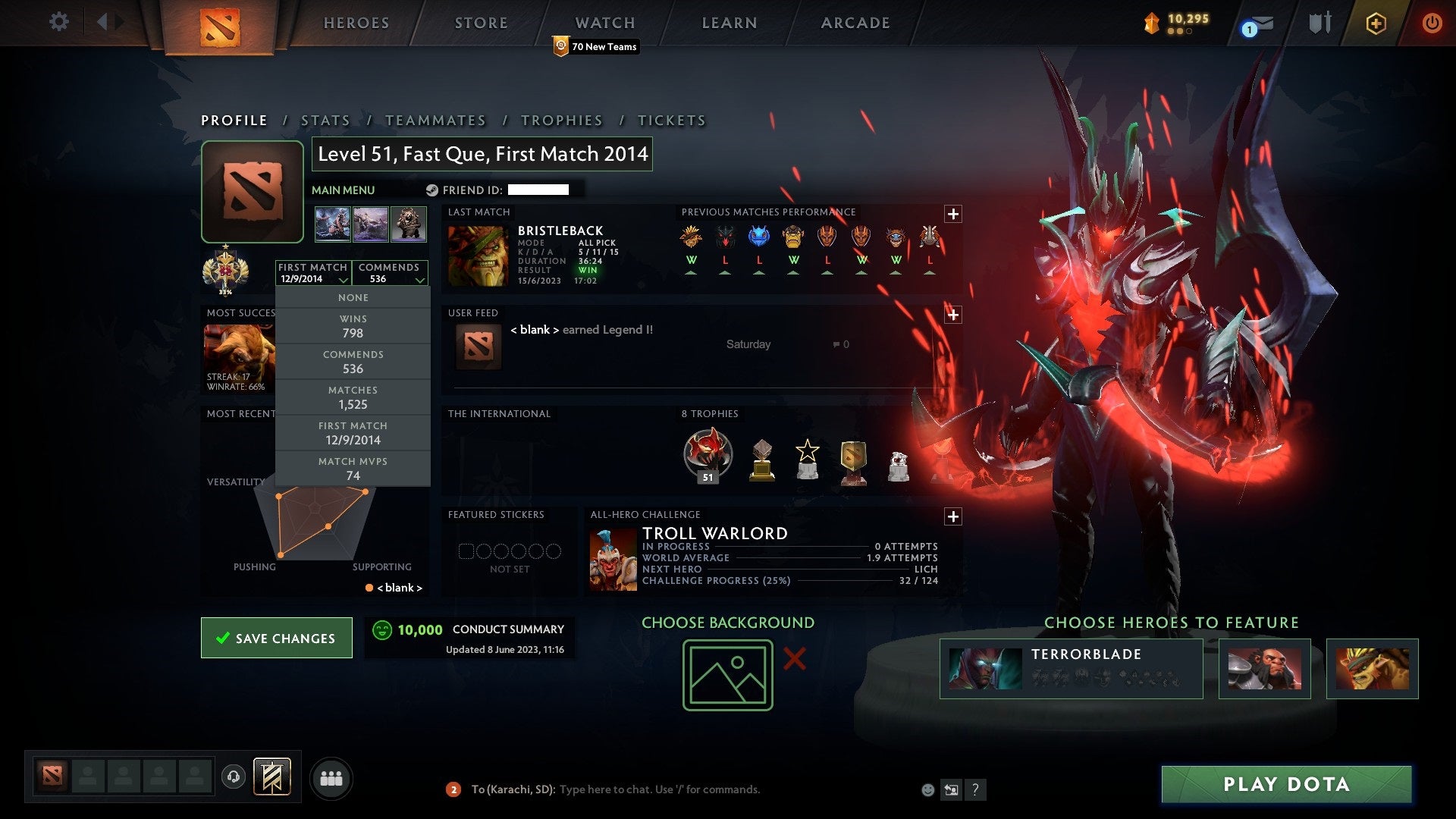
Task: Open the friends list icon near party slots
Action: point(331,777)
